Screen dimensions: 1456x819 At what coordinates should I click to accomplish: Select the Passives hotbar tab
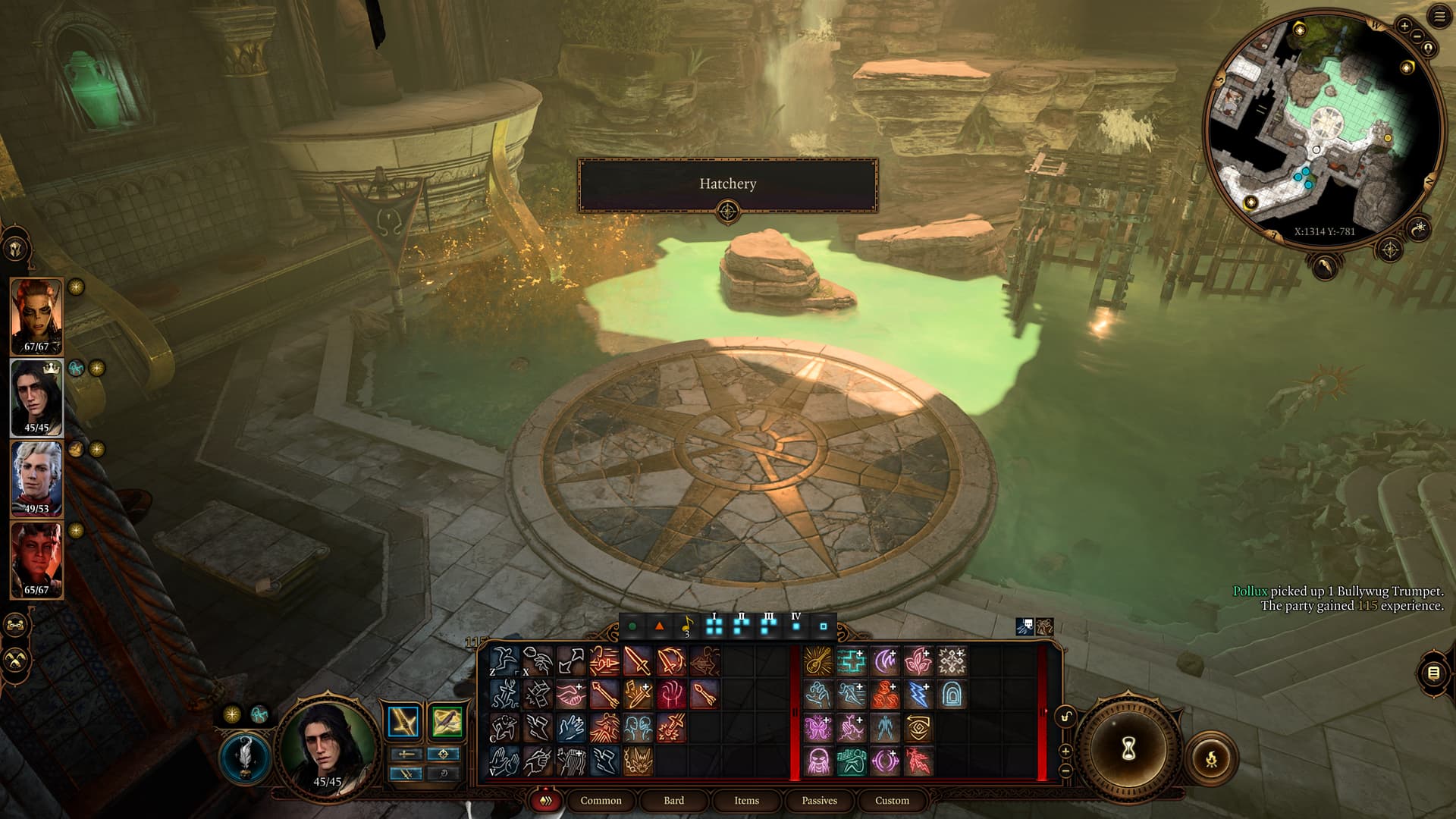pyautogui.click(x=819, y=800)
